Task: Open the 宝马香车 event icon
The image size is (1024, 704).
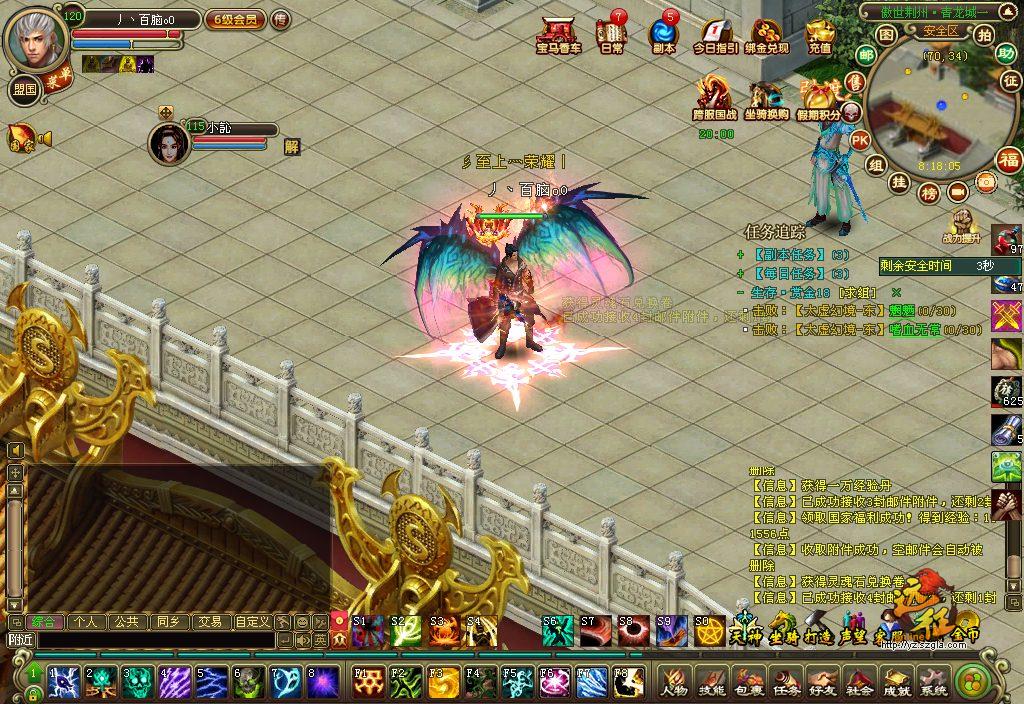Action: coord(558,34)
